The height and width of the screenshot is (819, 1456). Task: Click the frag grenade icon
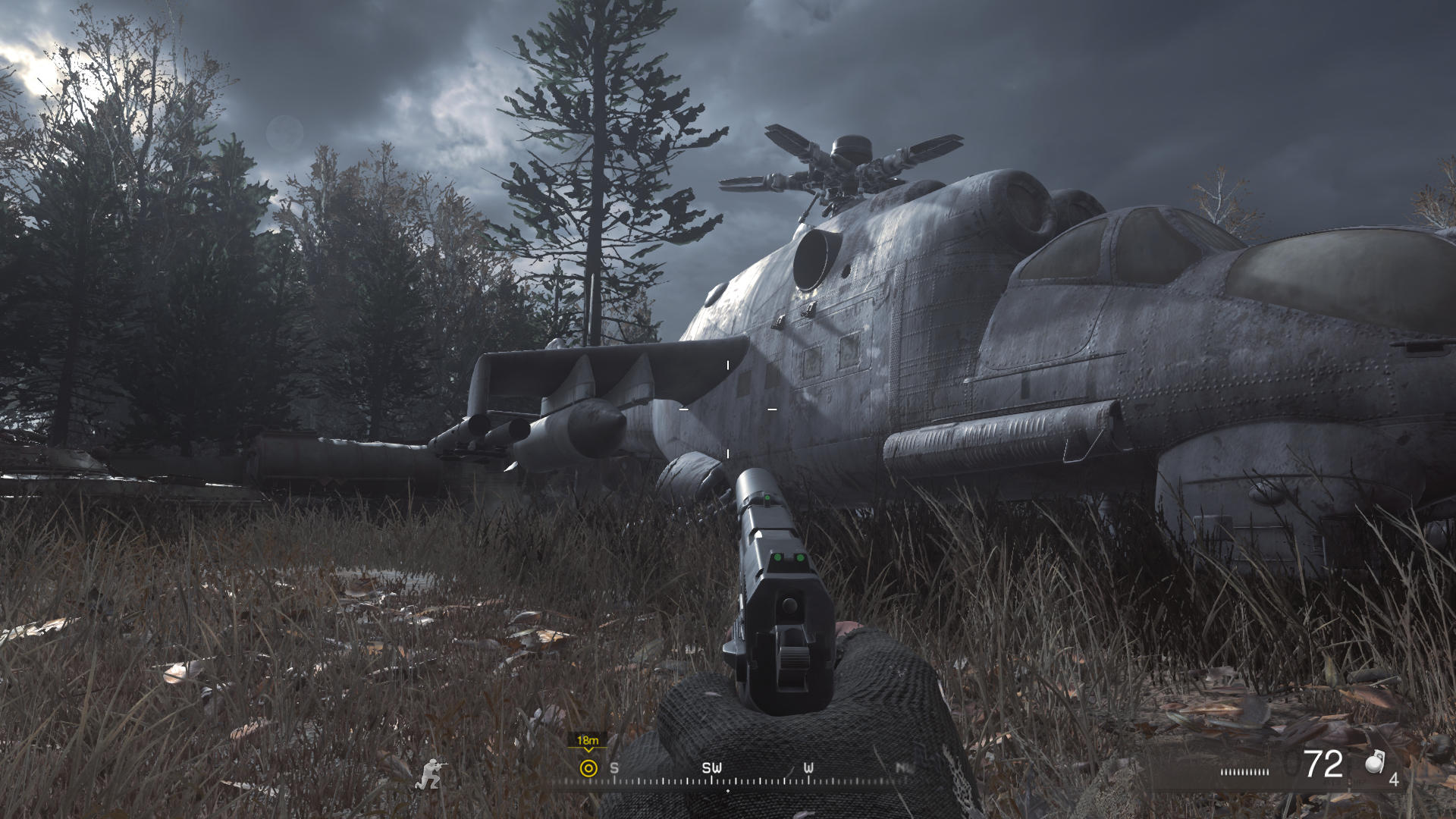(x=1375, y=763)
